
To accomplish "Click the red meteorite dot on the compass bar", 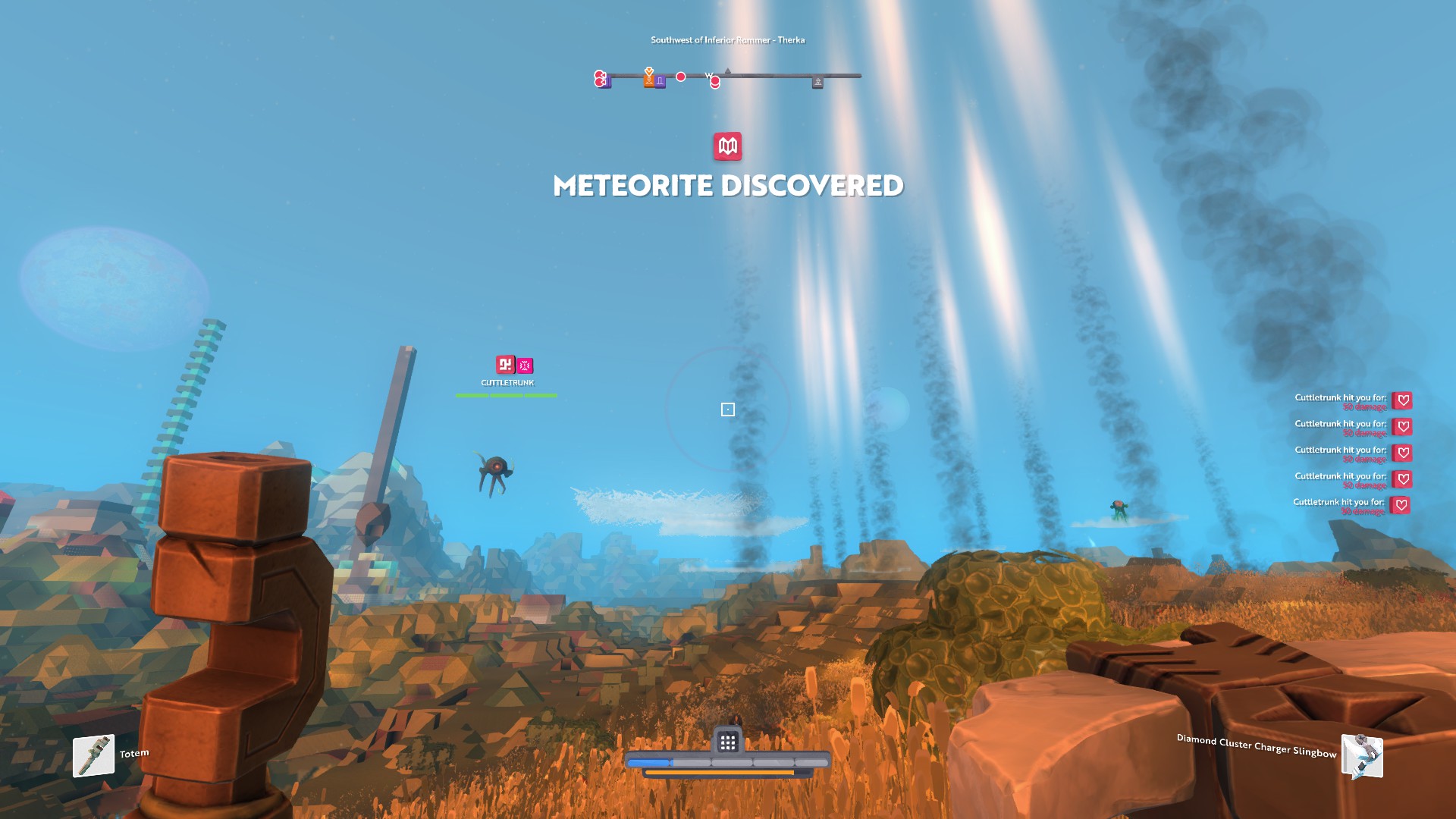I will coord(680,76).
